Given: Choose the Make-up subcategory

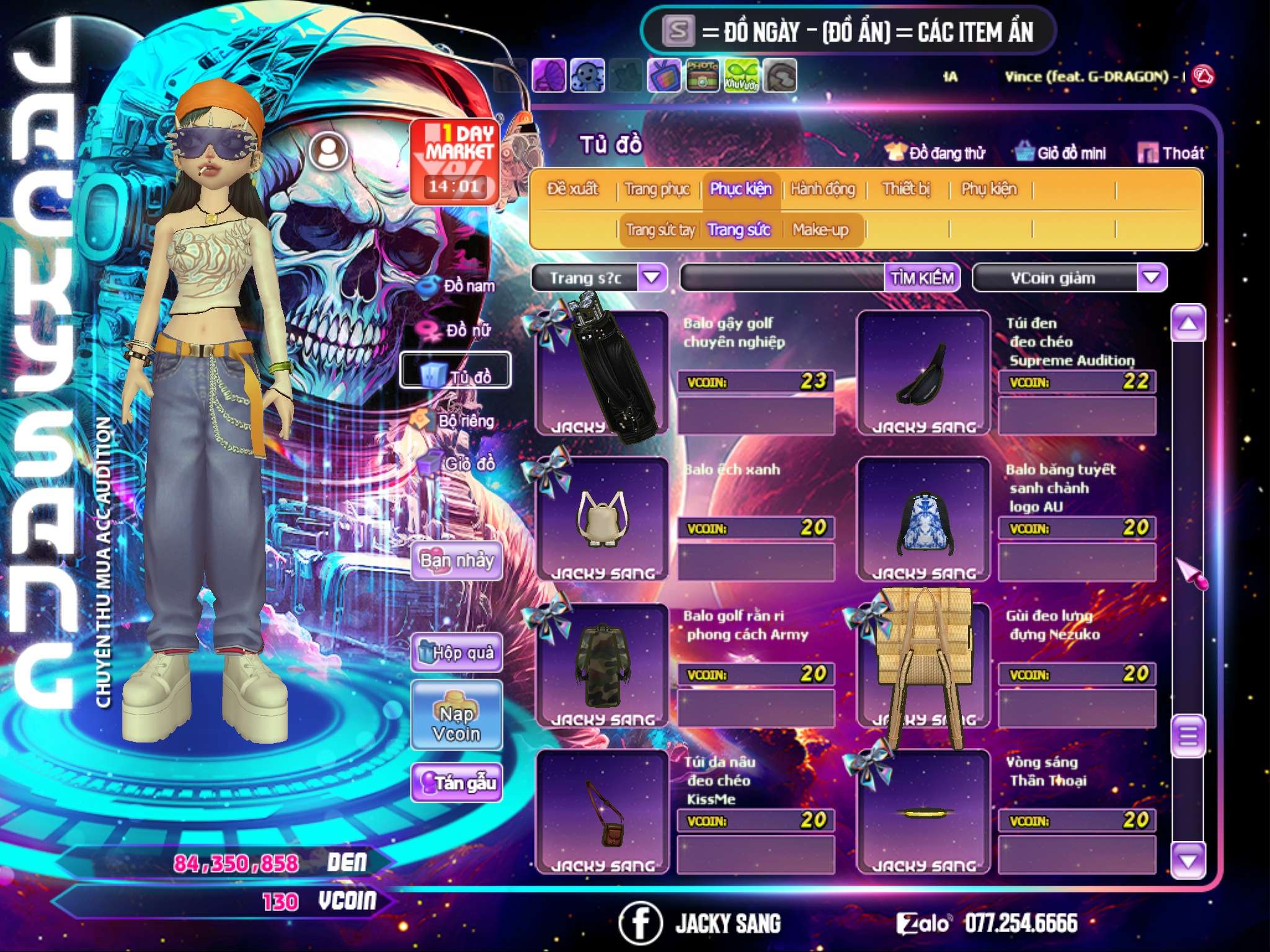Looking at the screenshot, I should point(820,230).
